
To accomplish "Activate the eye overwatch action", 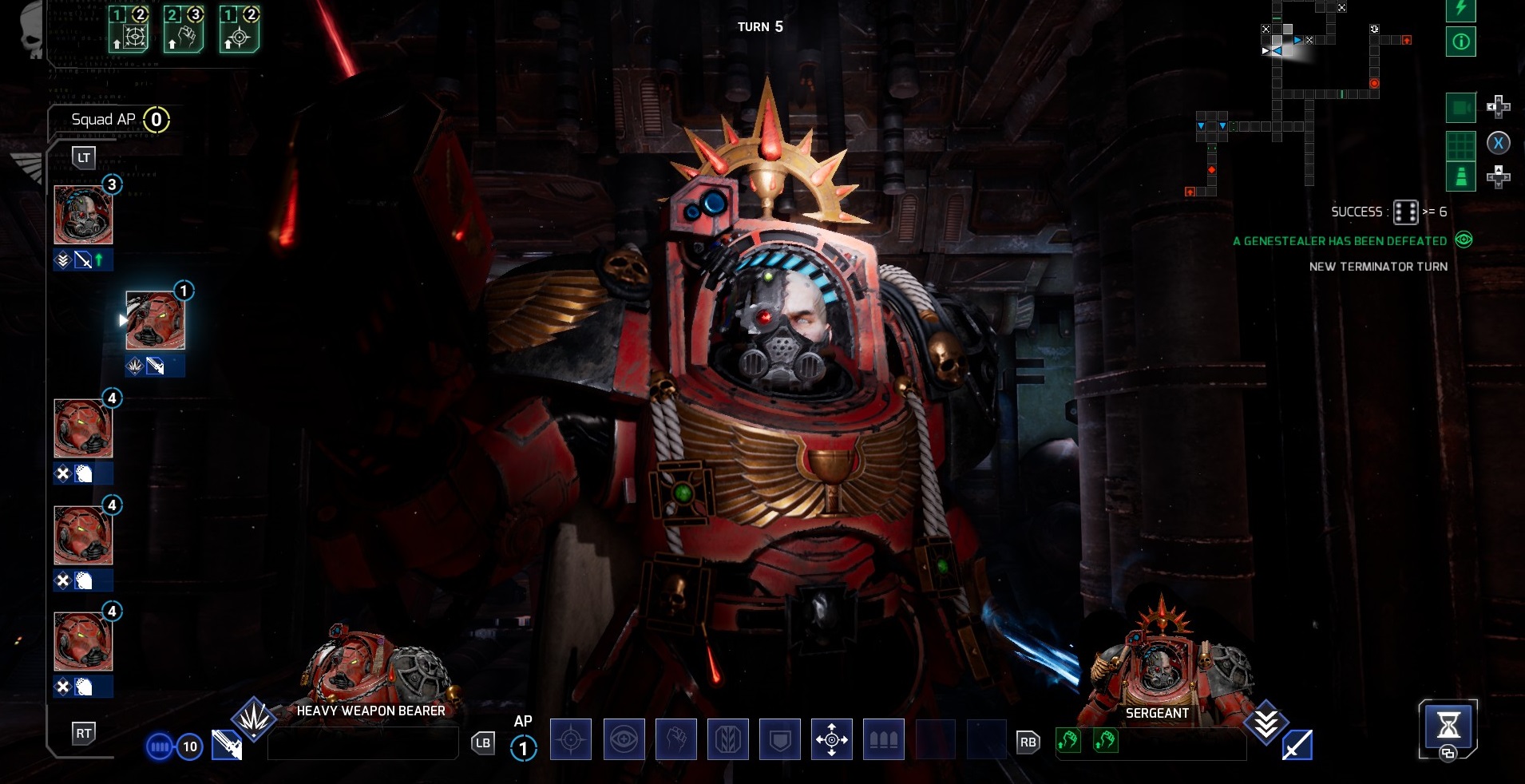I will 624,739.
